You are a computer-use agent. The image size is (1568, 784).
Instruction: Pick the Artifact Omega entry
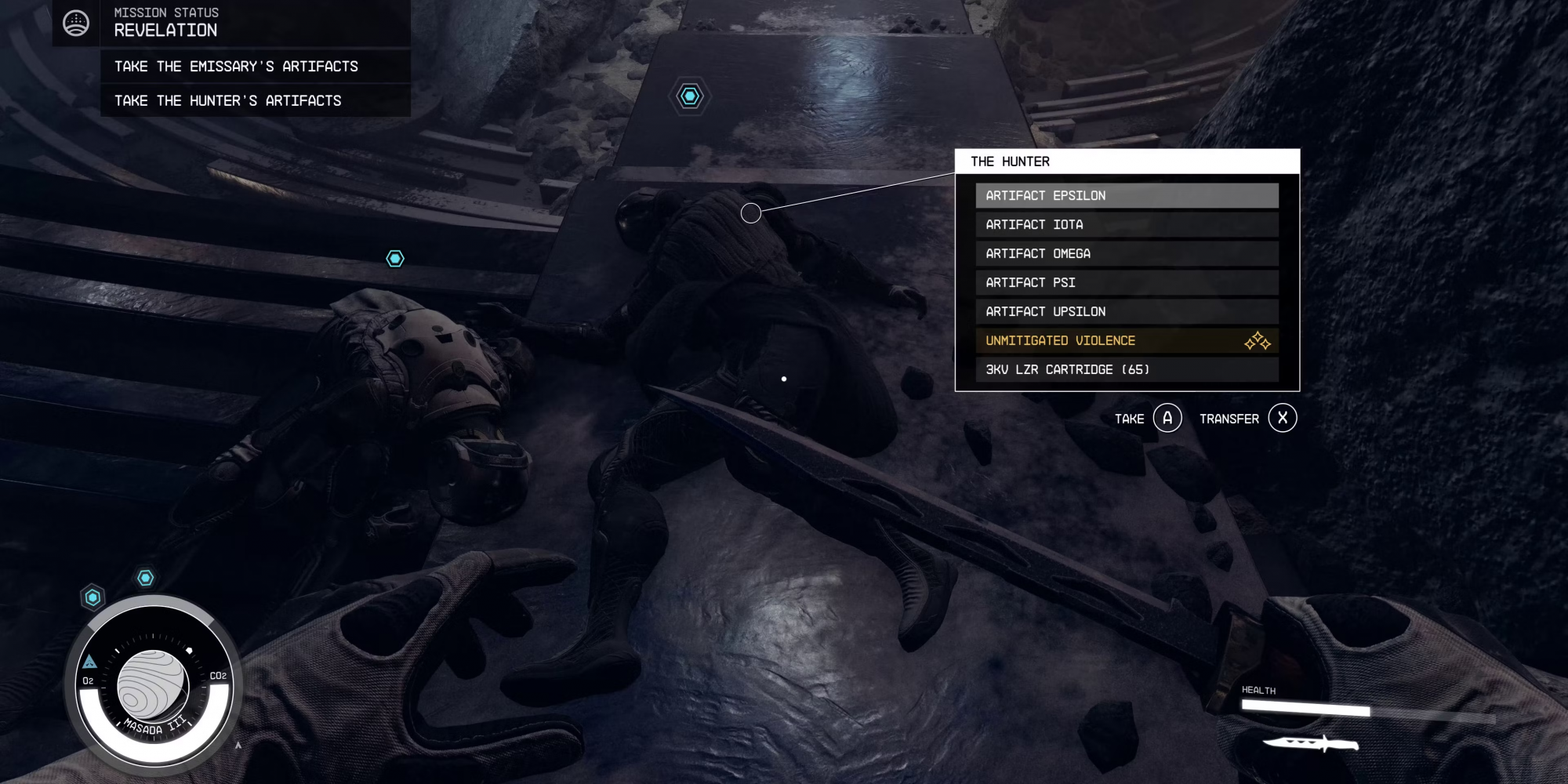coord(1126,254)
